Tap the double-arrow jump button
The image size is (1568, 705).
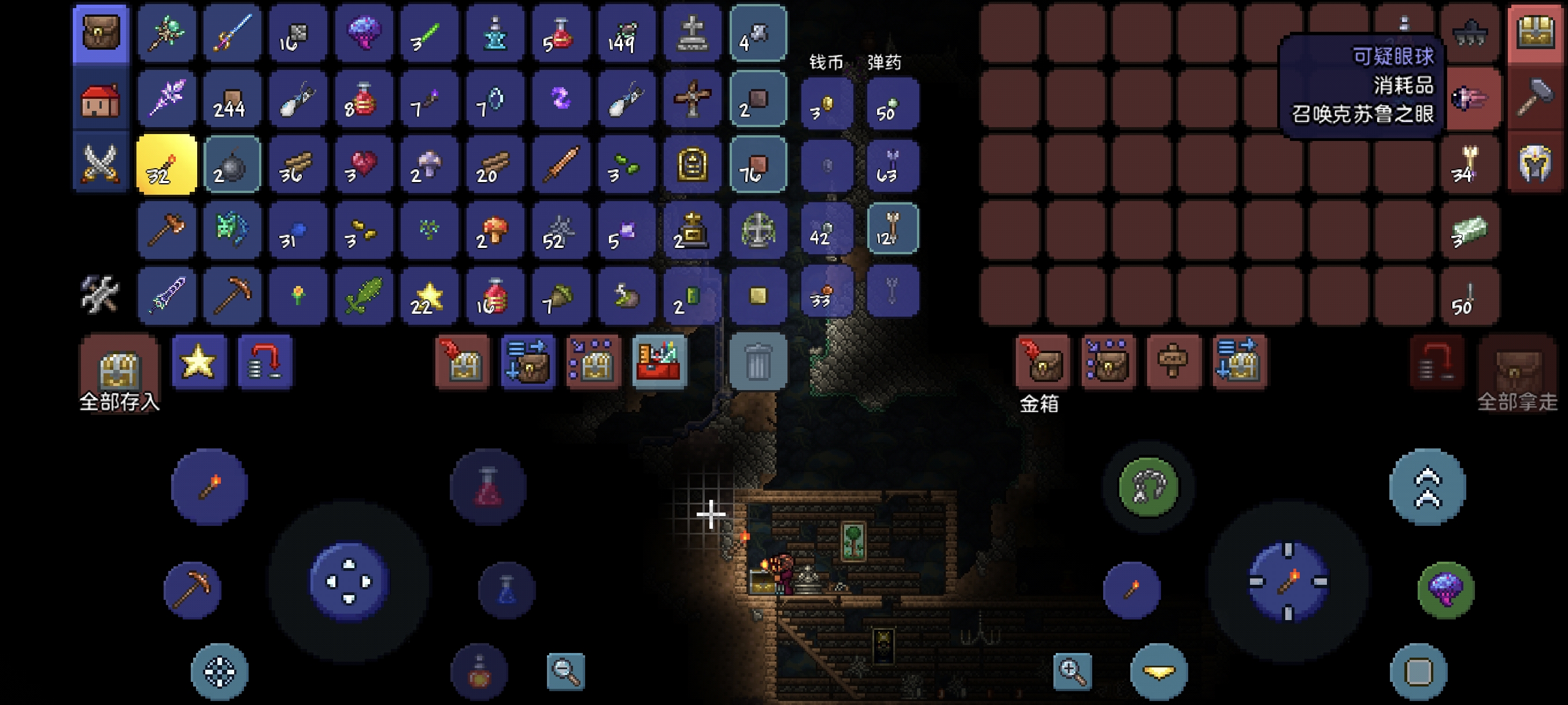(1428, 487)
